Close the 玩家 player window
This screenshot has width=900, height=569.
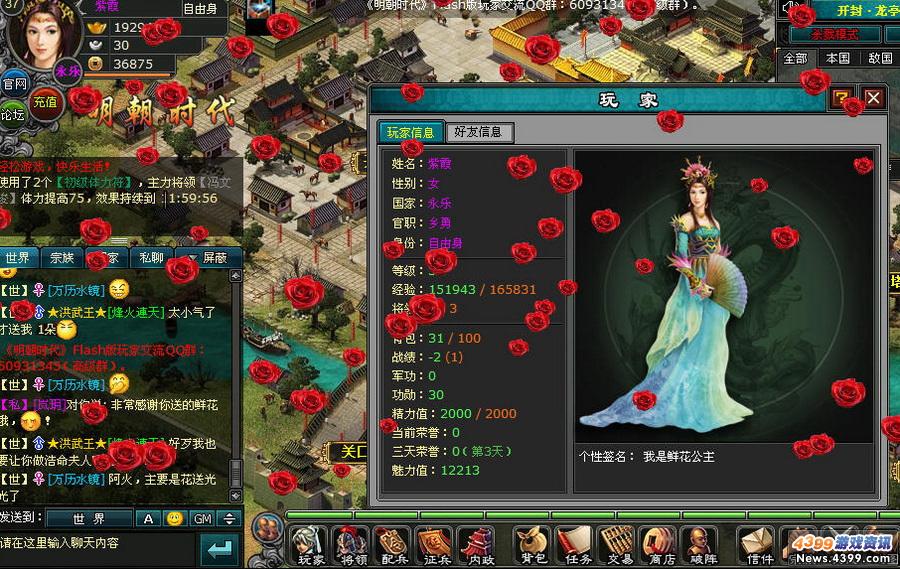(873, 98)
